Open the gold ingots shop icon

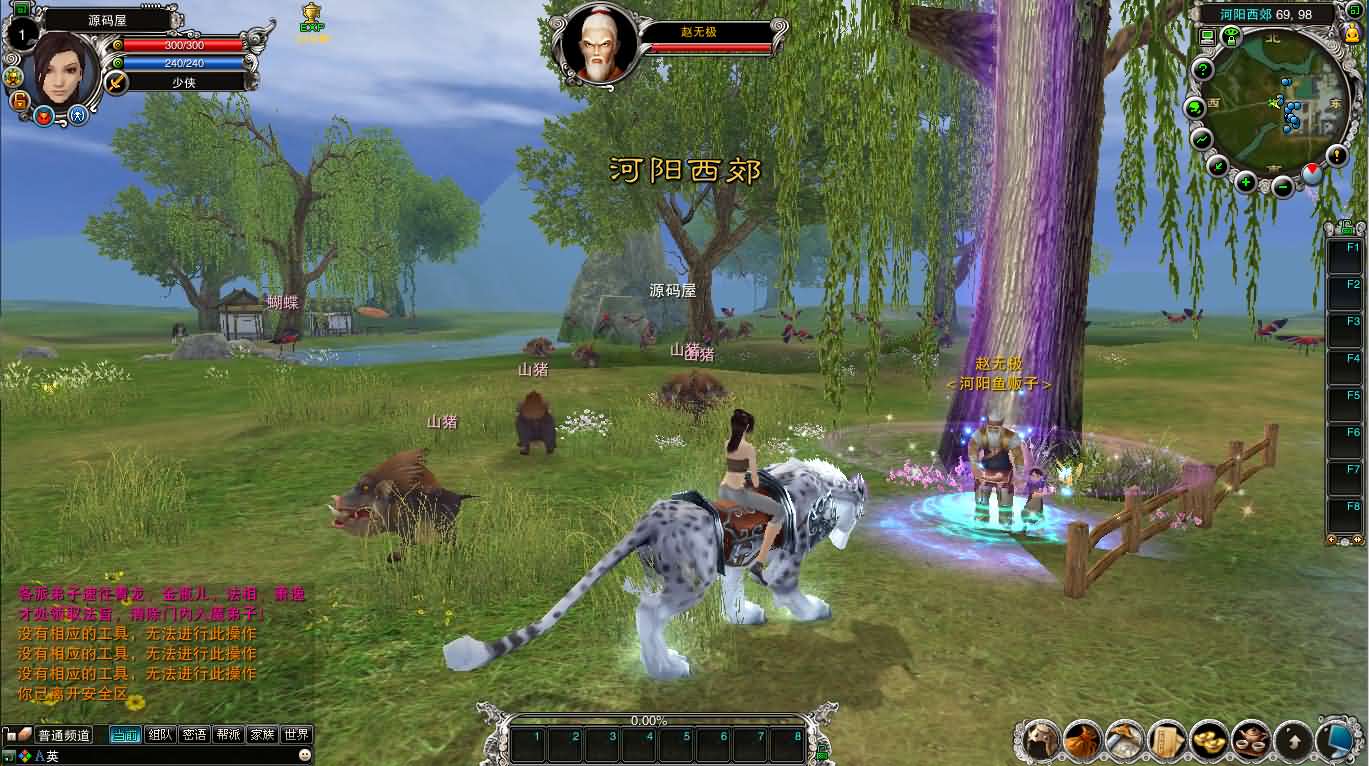1209,740
